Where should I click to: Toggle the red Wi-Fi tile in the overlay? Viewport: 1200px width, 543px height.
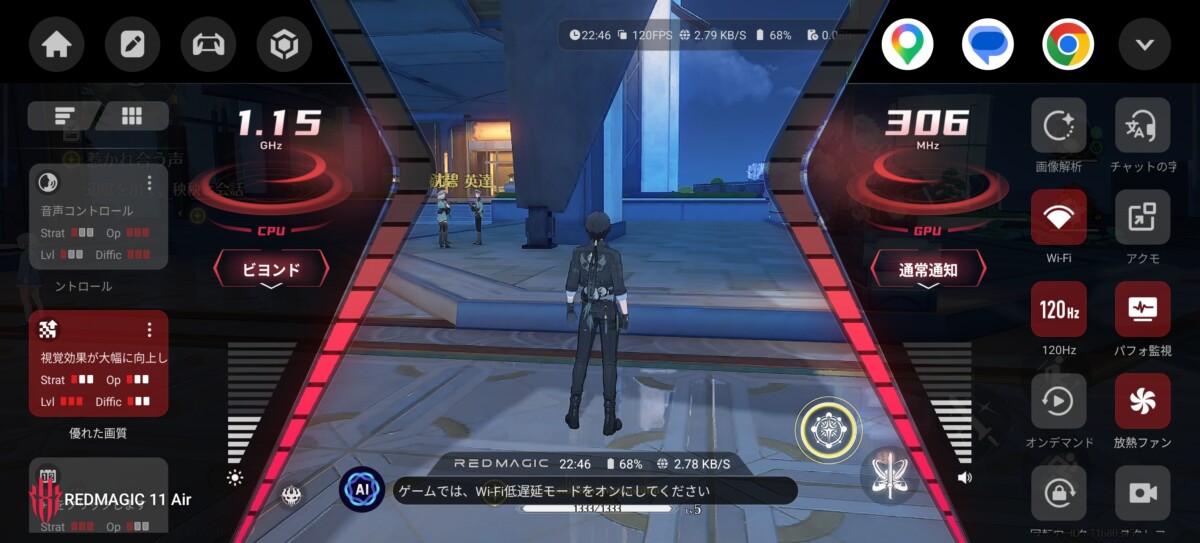(x=1058, y=217)
